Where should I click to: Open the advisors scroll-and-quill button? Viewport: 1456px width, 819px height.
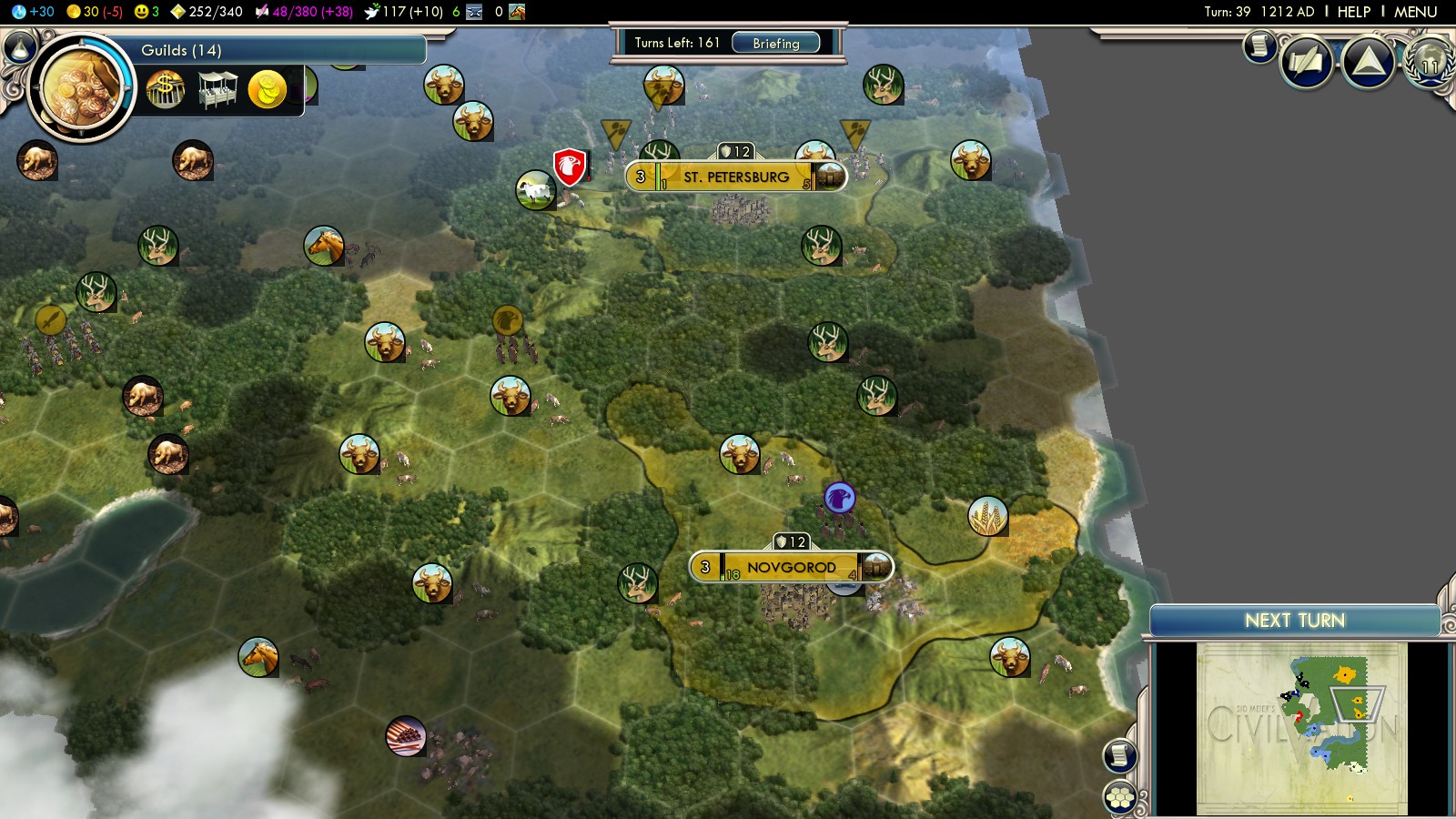1307,62
